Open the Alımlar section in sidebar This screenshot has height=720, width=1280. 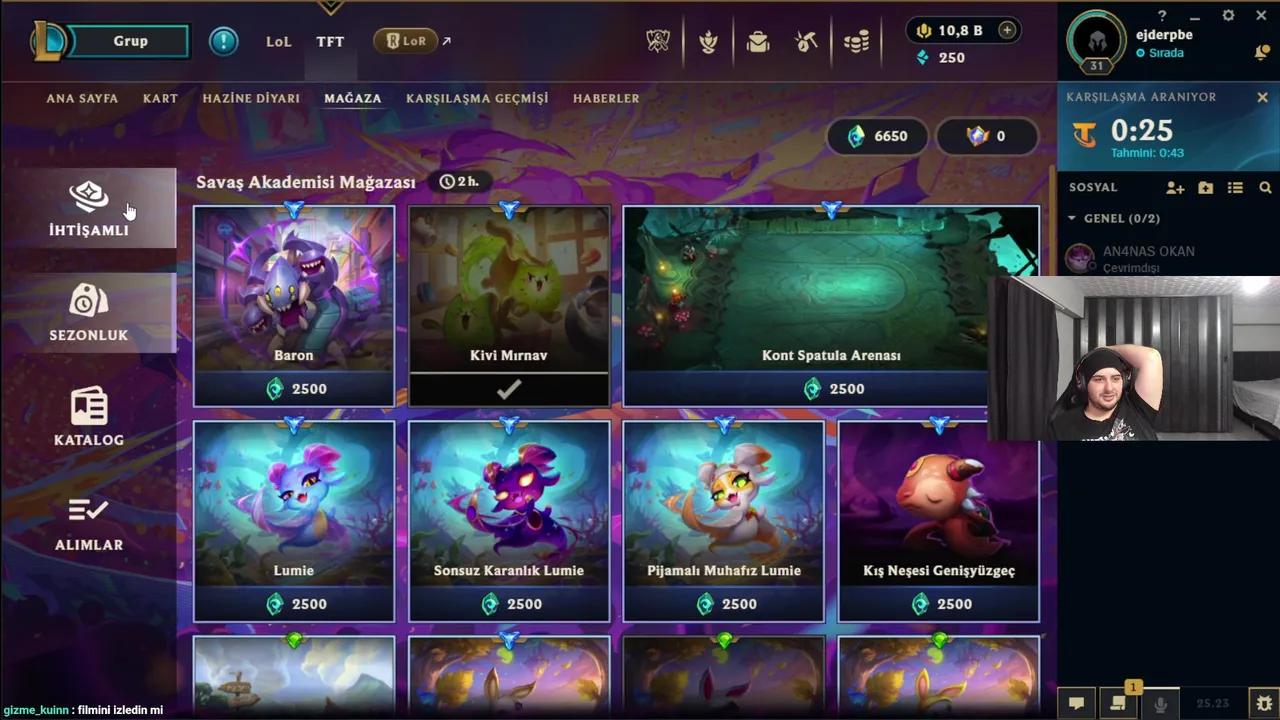[88, 525]
